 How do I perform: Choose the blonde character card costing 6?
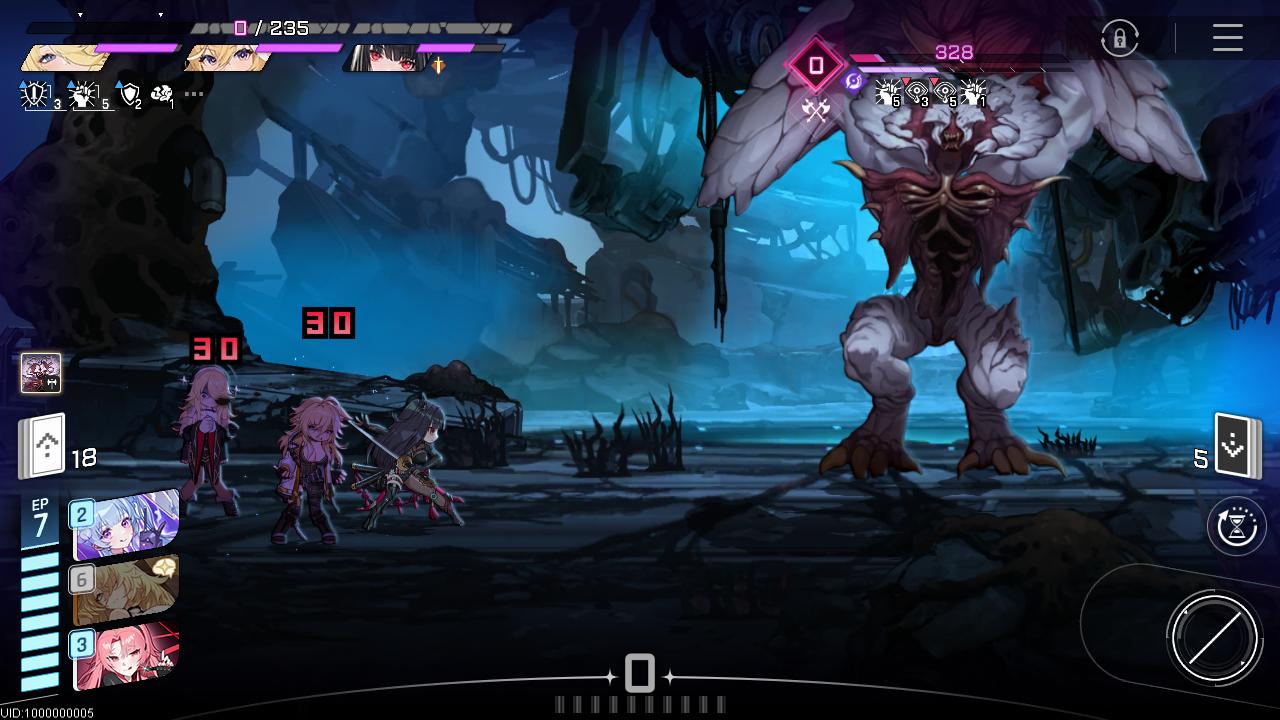(x=126, y=589)
